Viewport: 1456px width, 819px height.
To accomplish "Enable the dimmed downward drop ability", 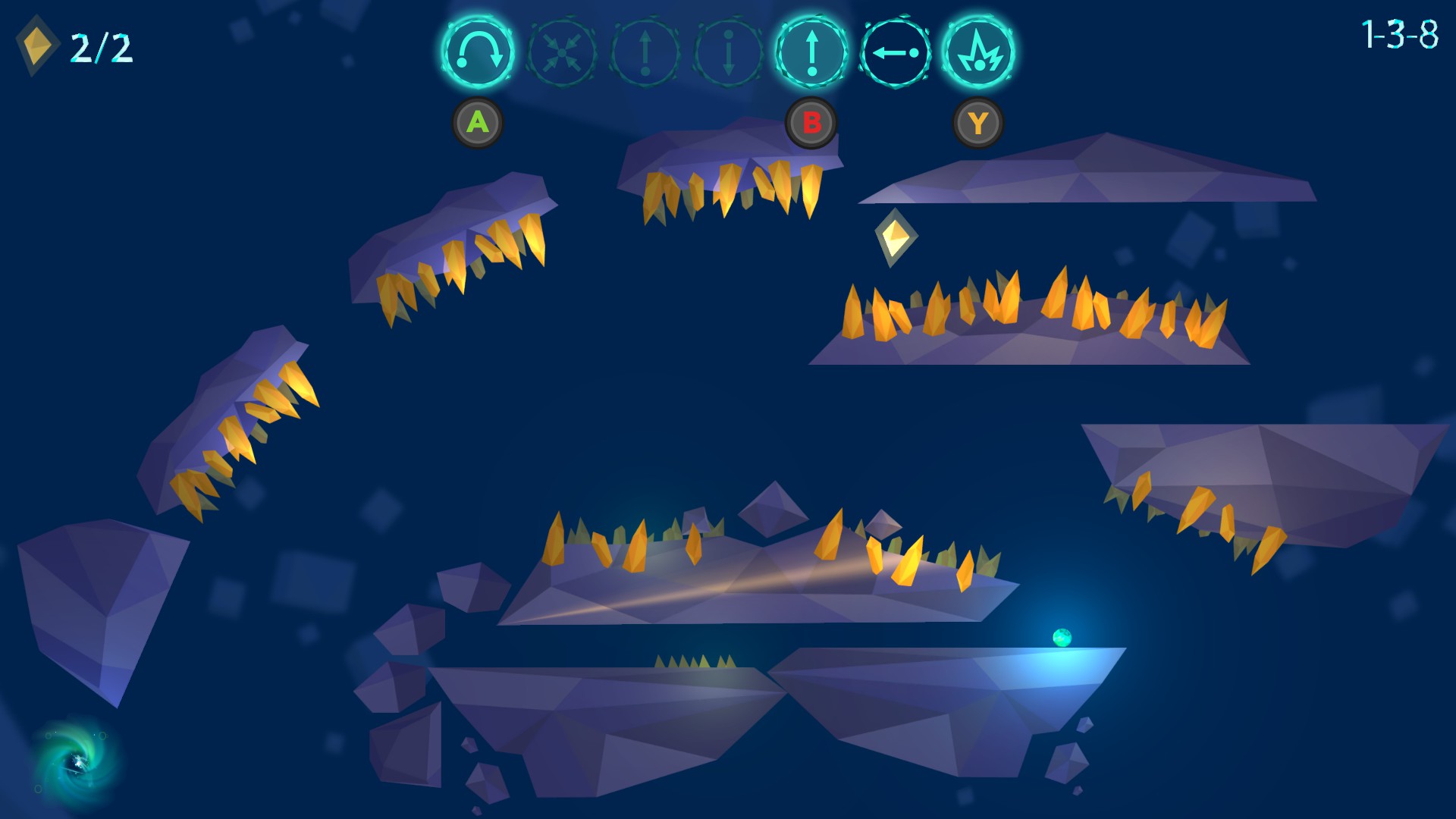I will coord(728,53).
